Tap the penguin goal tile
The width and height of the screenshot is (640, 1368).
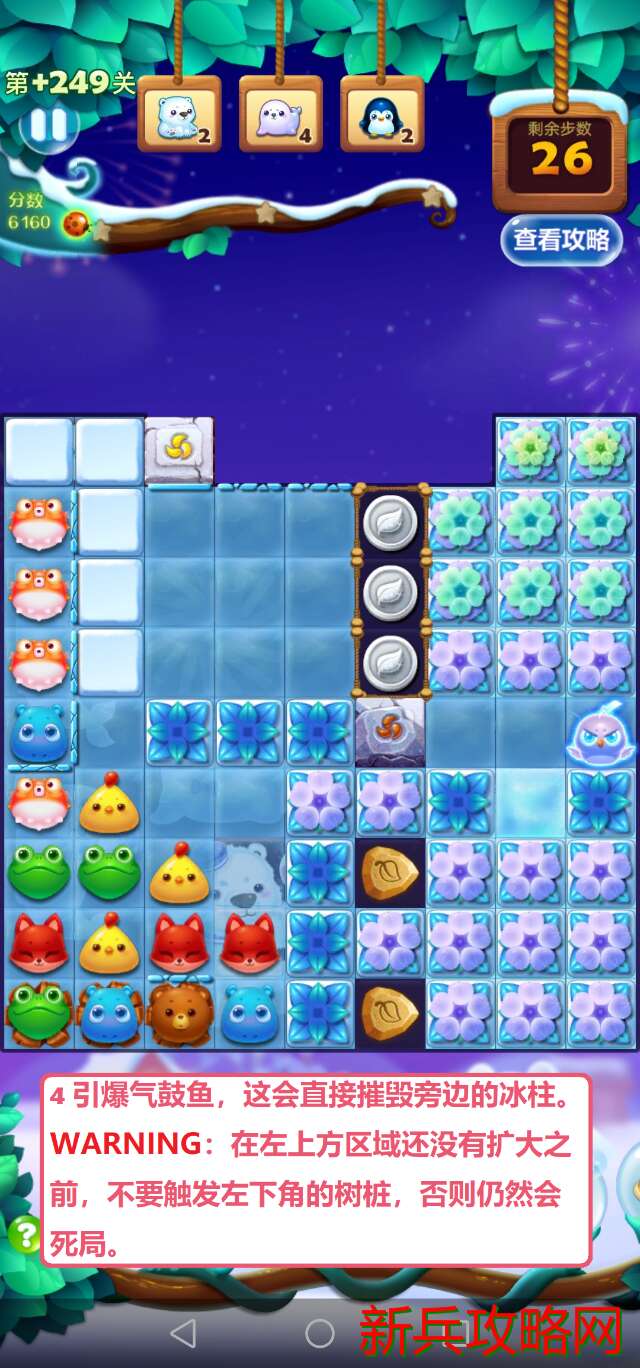[x=382, y=116]
